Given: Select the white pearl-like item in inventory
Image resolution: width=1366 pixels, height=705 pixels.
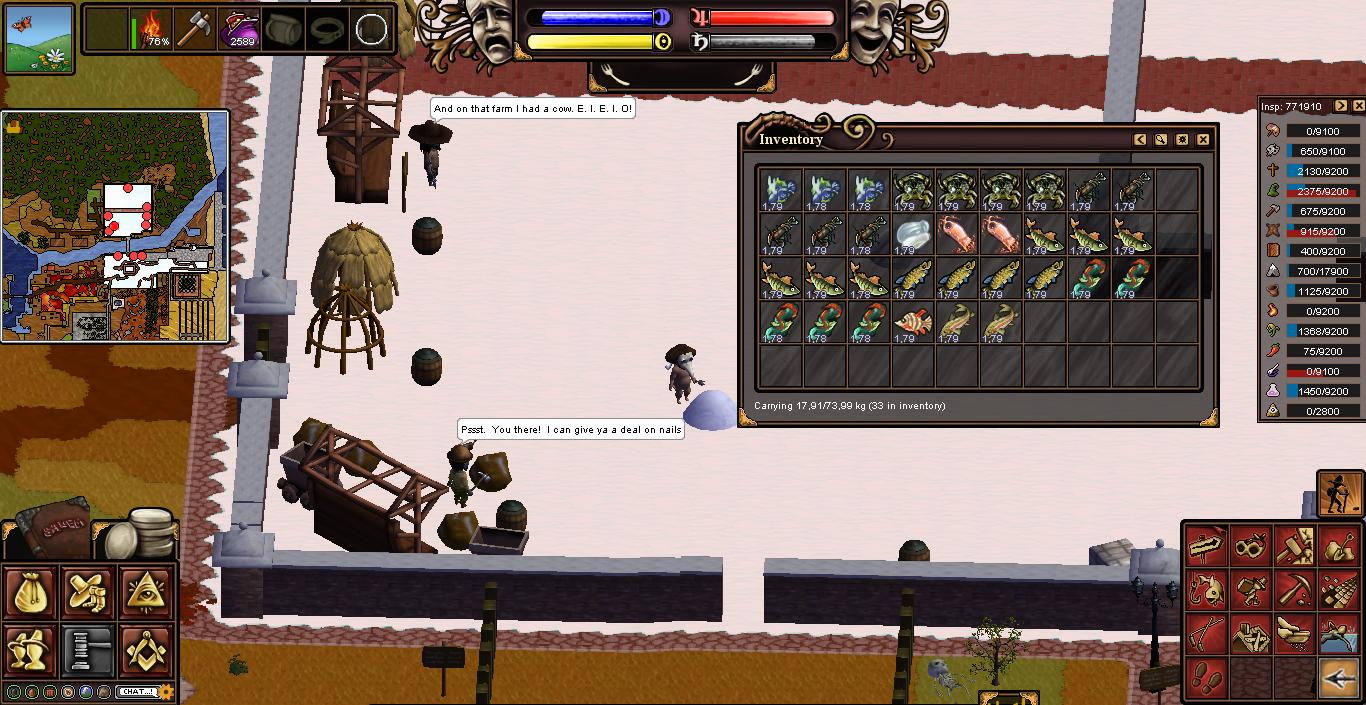Looking at the screenshot, I should [x=913, y=235].
